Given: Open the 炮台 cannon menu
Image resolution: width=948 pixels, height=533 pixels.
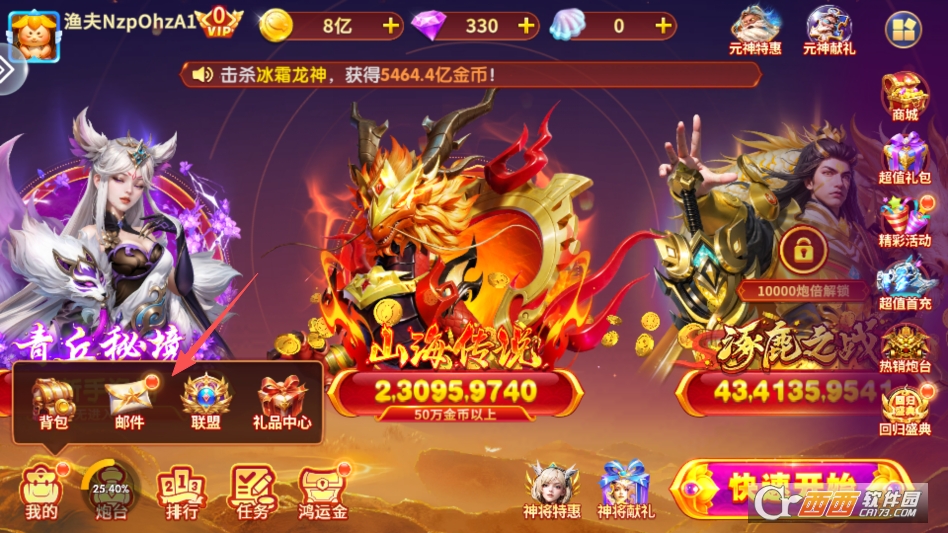Looking at the screenshot, I should [110, 491].
